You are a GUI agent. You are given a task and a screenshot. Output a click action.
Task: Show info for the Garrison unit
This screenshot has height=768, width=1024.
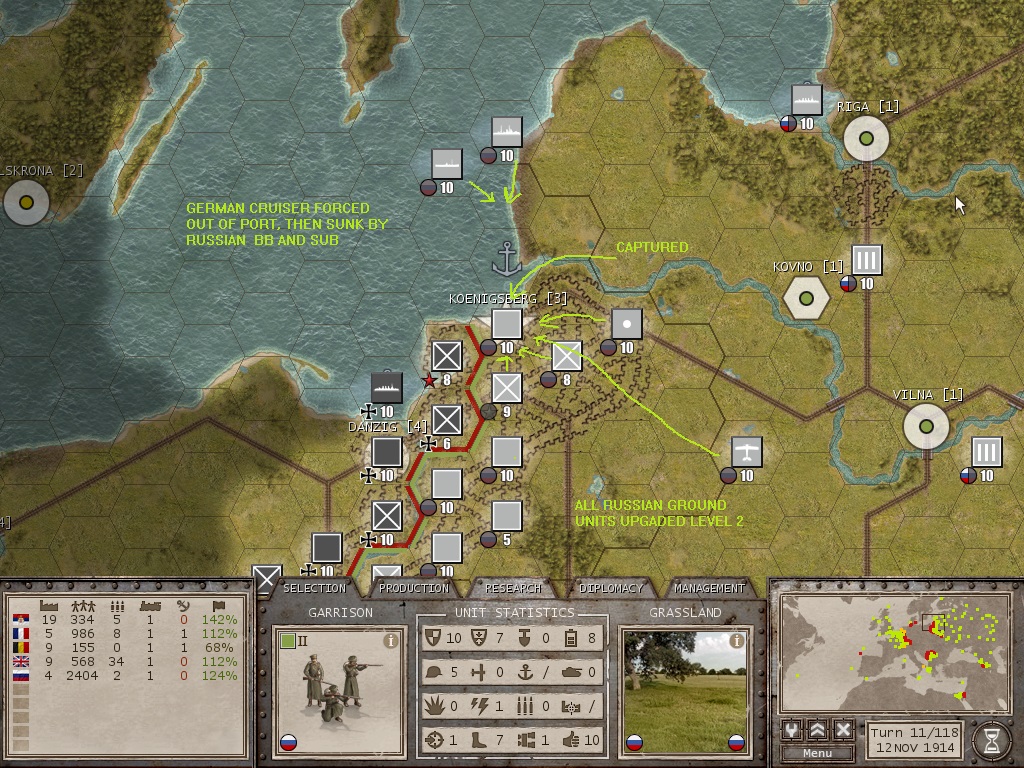(x=391, y=641)
